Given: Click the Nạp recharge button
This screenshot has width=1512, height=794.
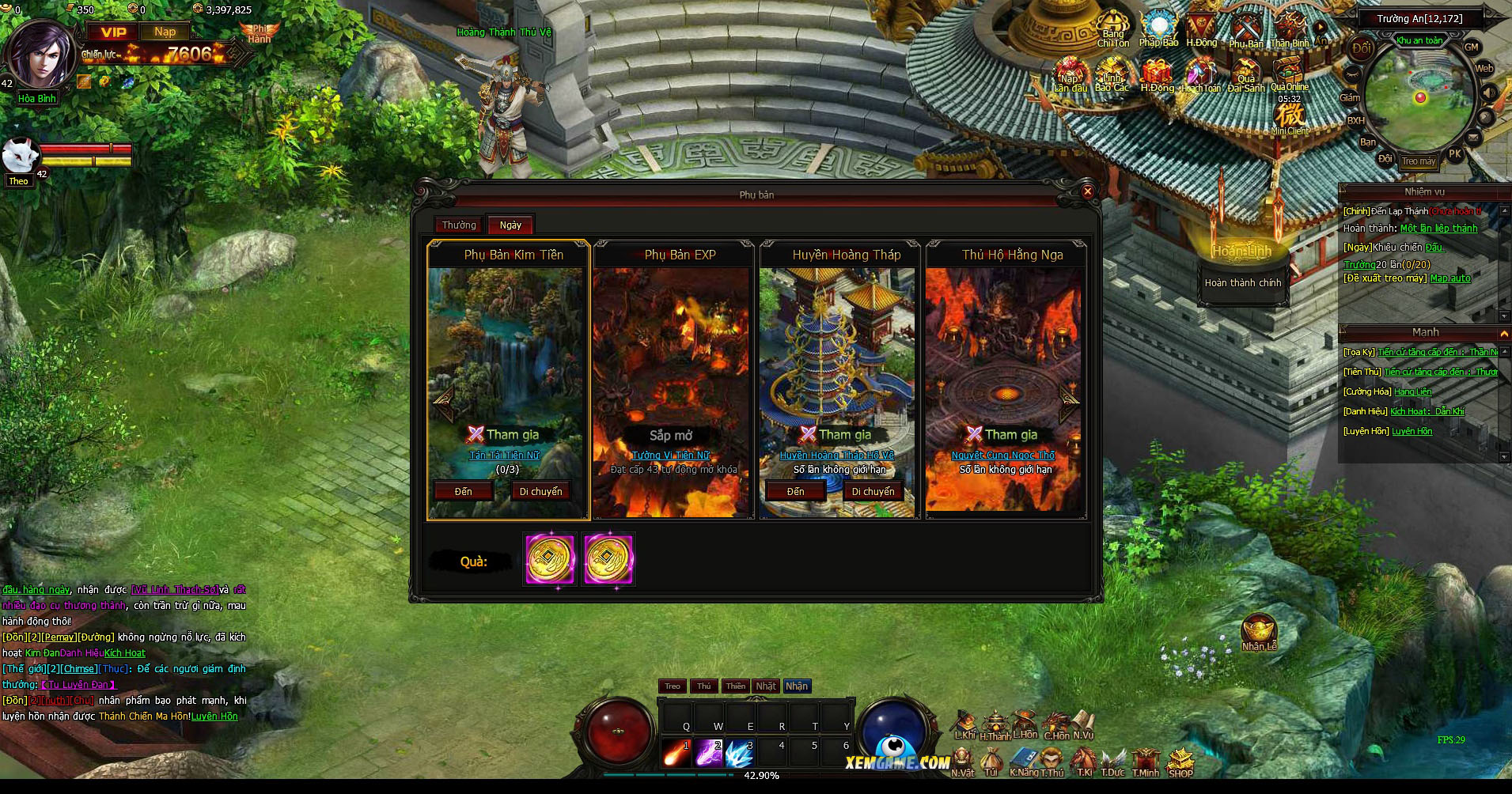Looking at the screenshot, I should click(x=165, y=32).
